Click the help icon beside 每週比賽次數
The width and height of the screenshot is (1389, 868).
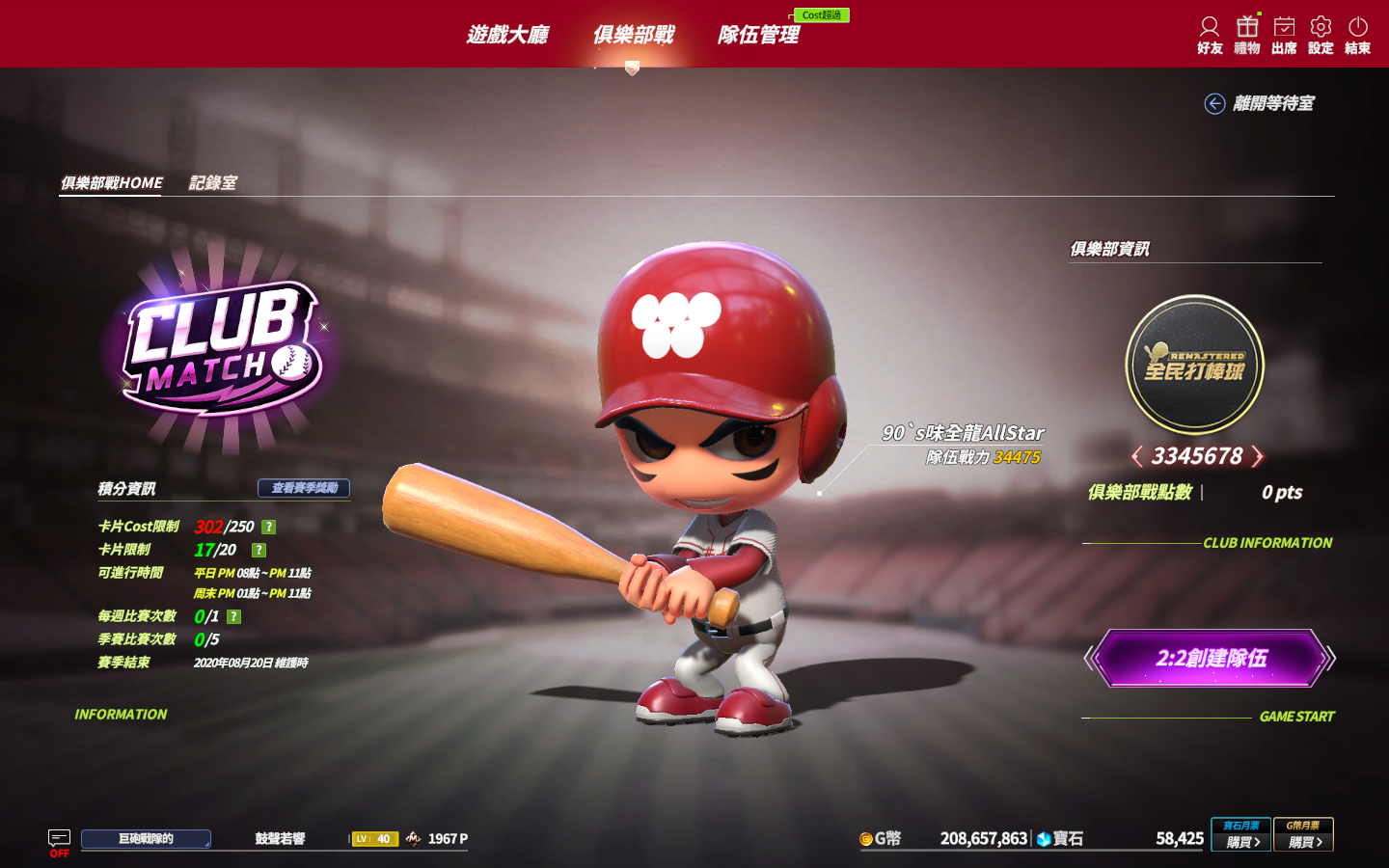(233, 616)
